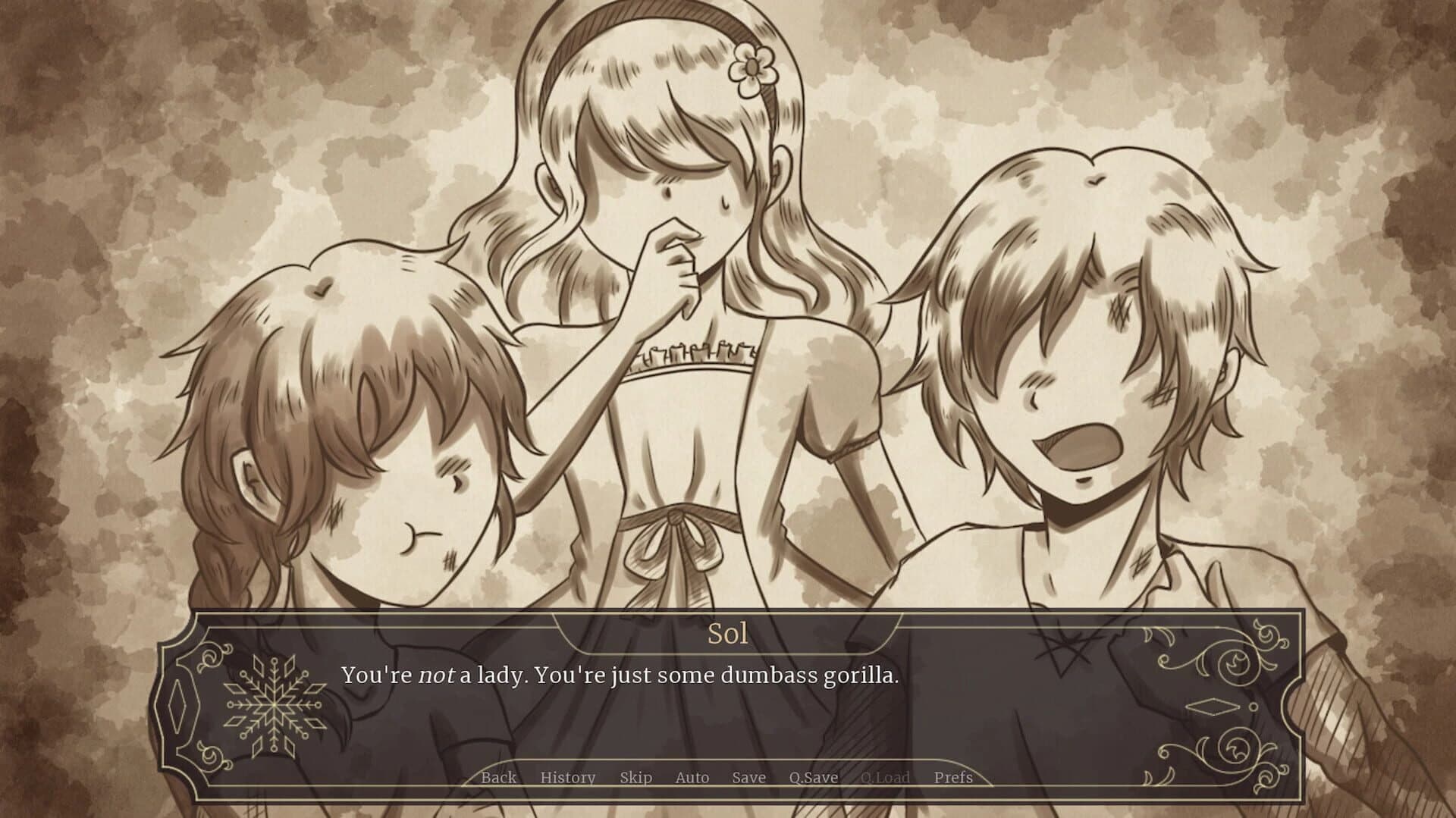The width and height of the screenshot is (1456, 818).
Task: Enable Skip mode from the quick menu
Action: point(638,778)
